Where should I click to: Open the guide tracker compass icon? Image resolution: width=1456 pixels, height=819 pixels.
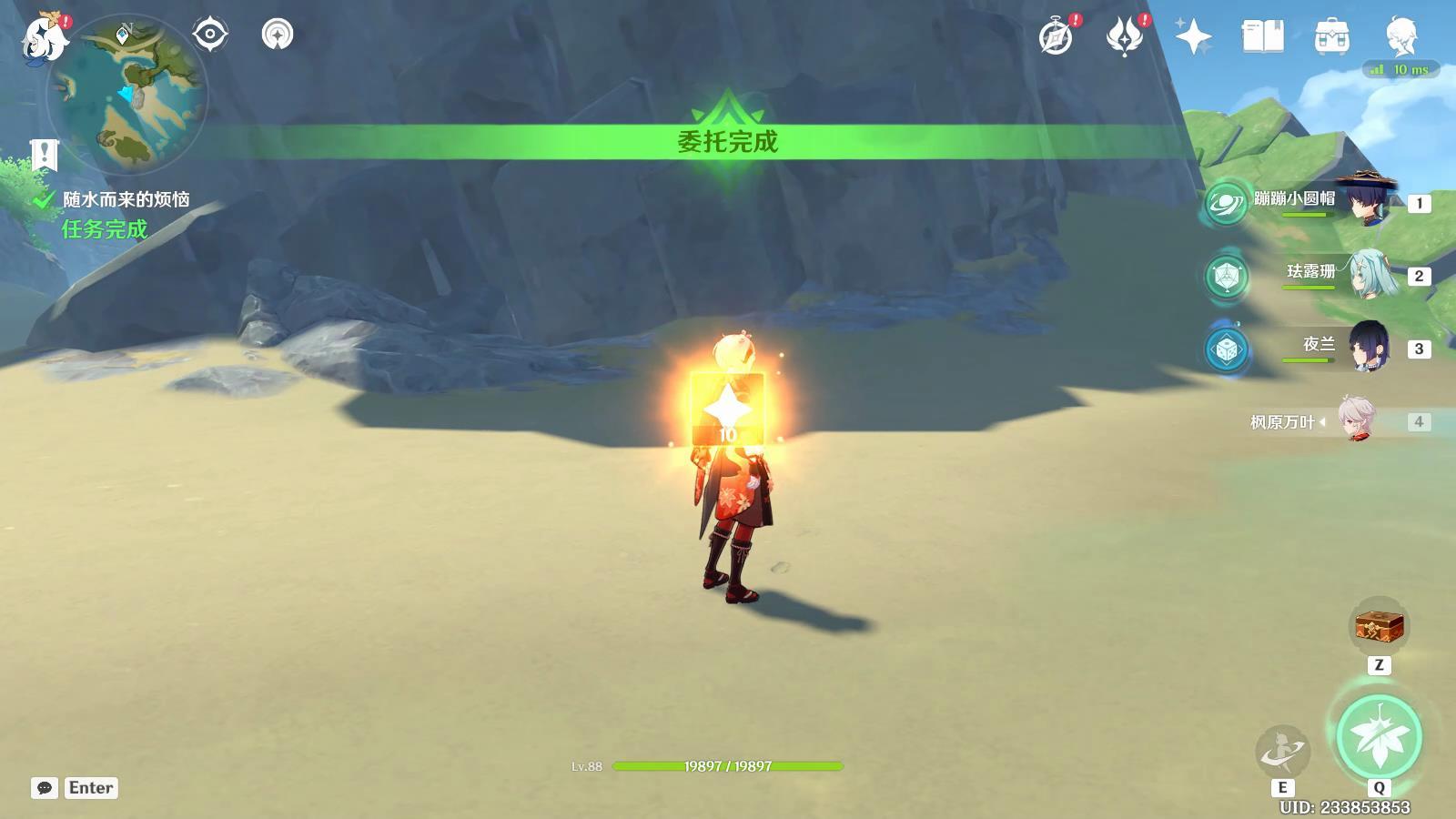coord(278,35)
